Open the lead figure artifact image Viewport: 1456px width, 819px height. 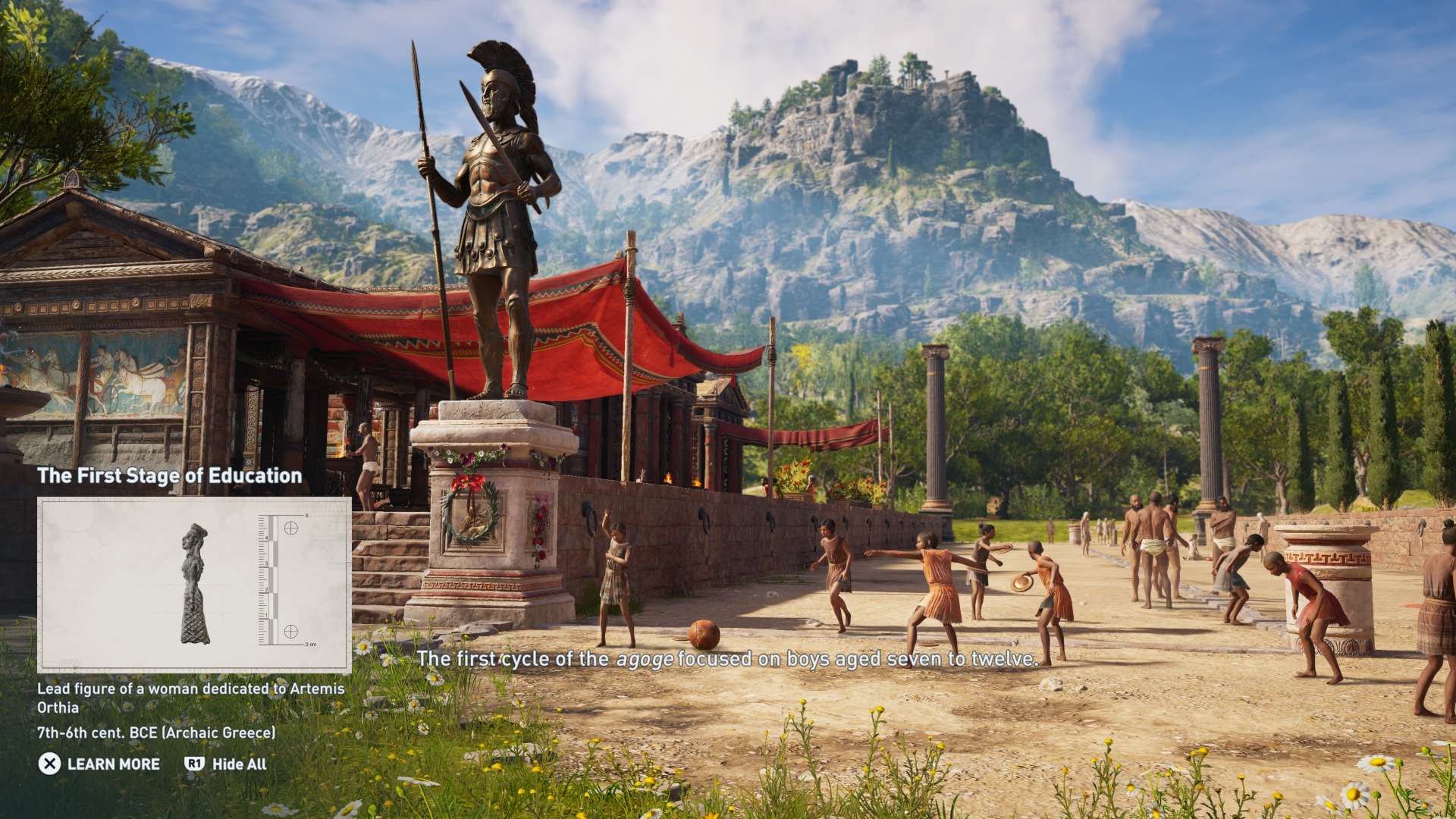194,585
